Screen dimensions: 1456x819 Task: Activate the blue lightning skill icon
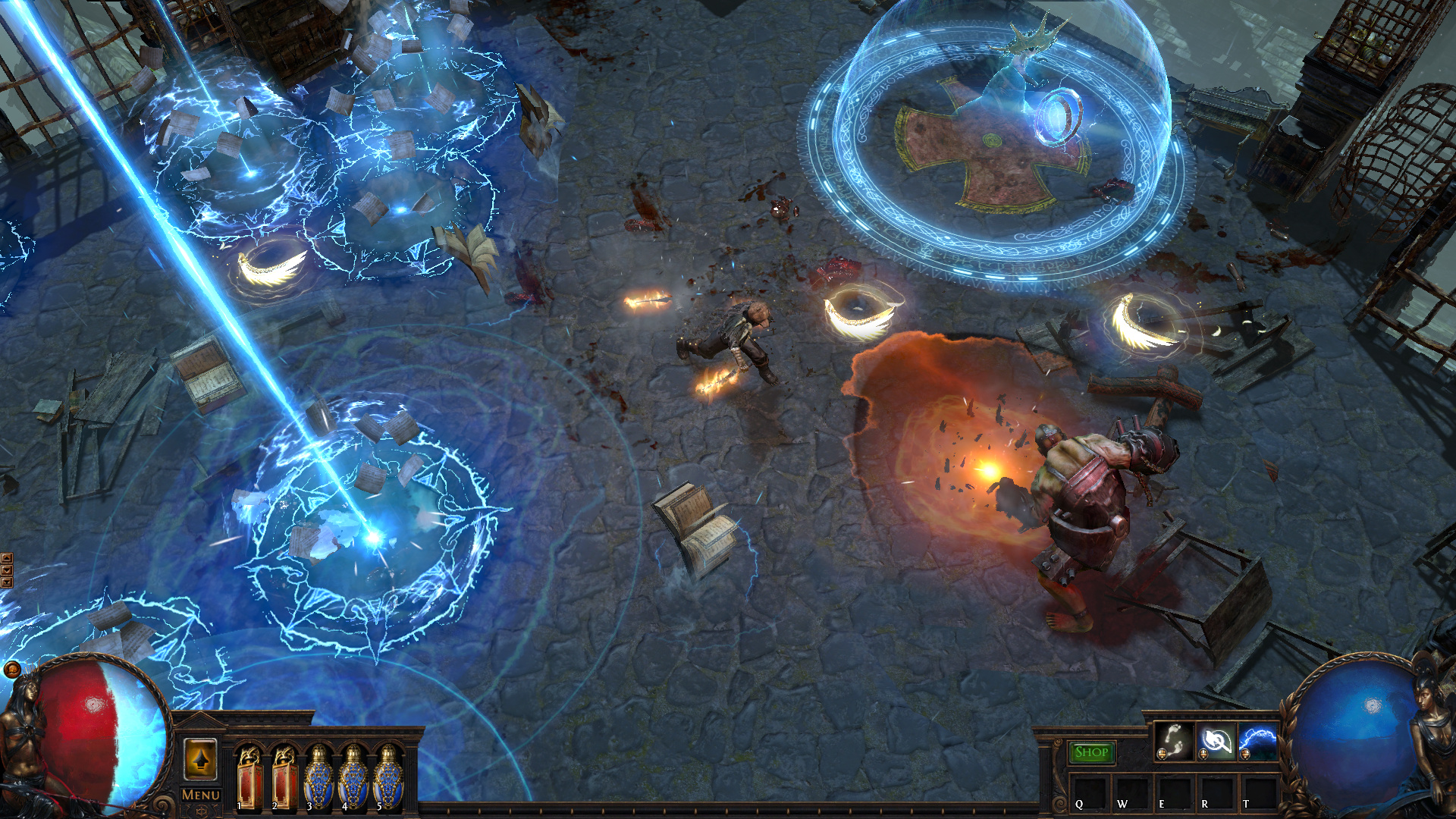(x=1257, y=743)
